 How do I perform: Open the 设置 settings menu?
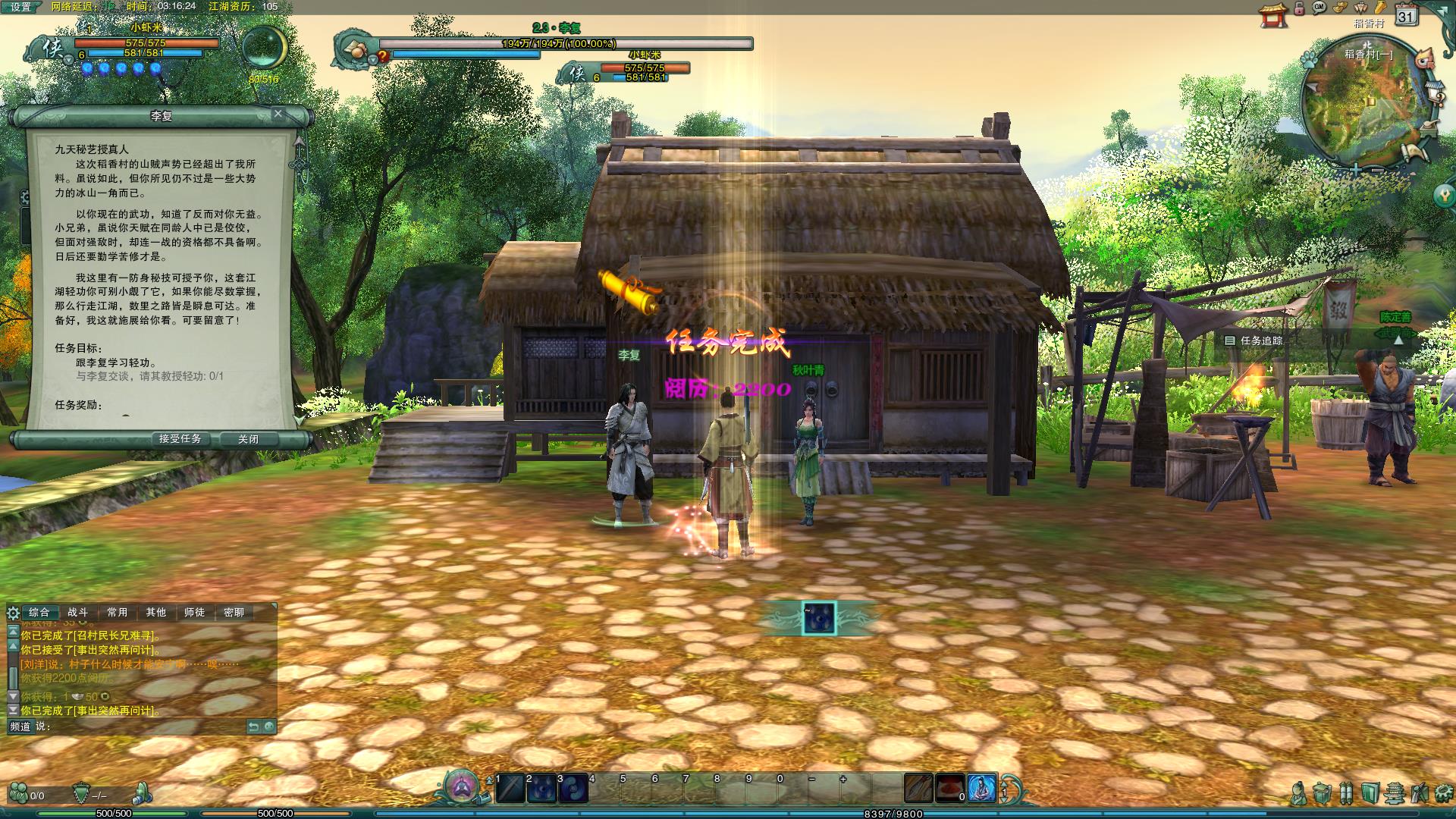(21, 7)
